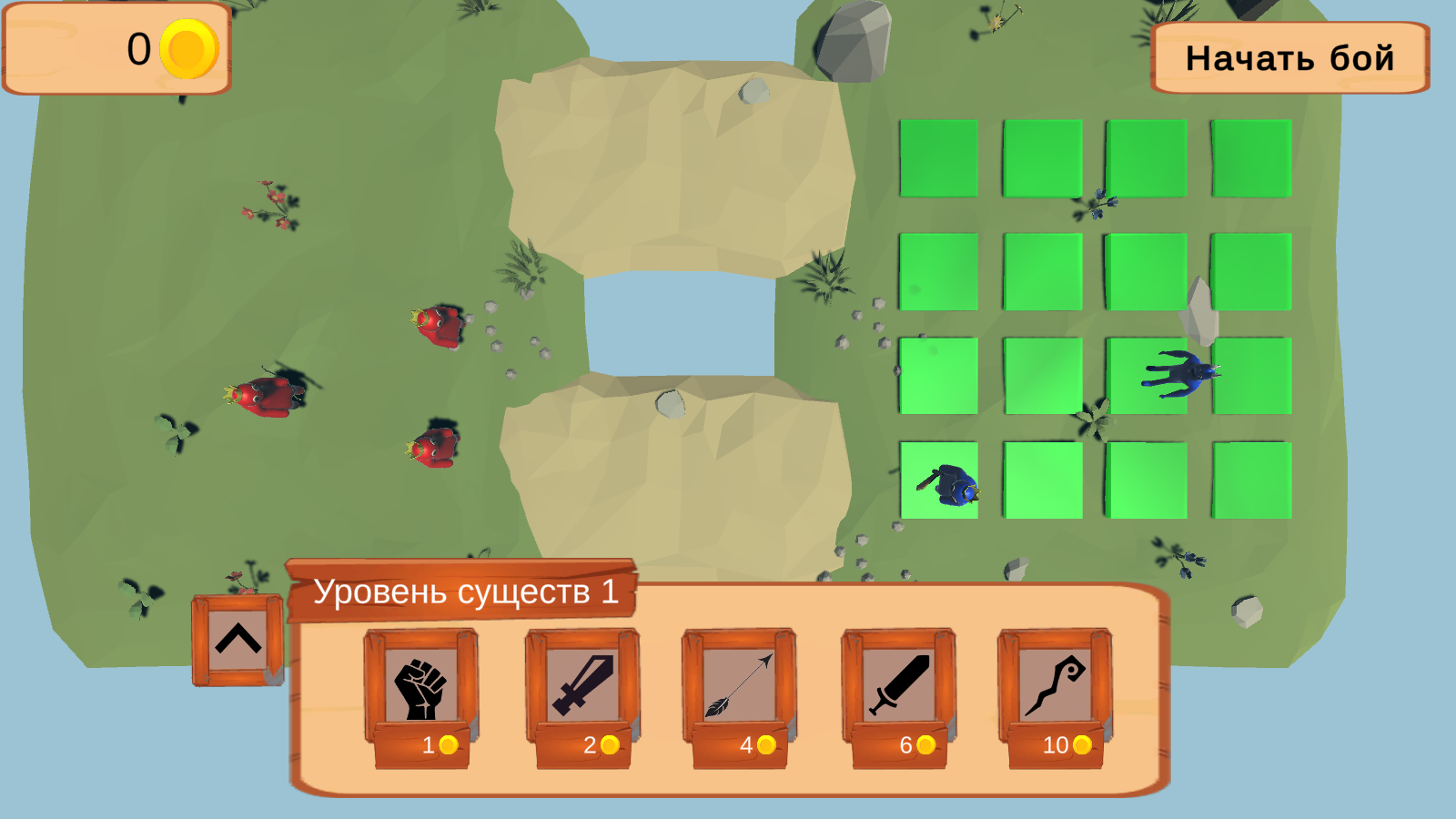The width and height of the screenshot is (1456, 819).
Task: Click the gold coin icon in the counter
Action: [187, 50]
